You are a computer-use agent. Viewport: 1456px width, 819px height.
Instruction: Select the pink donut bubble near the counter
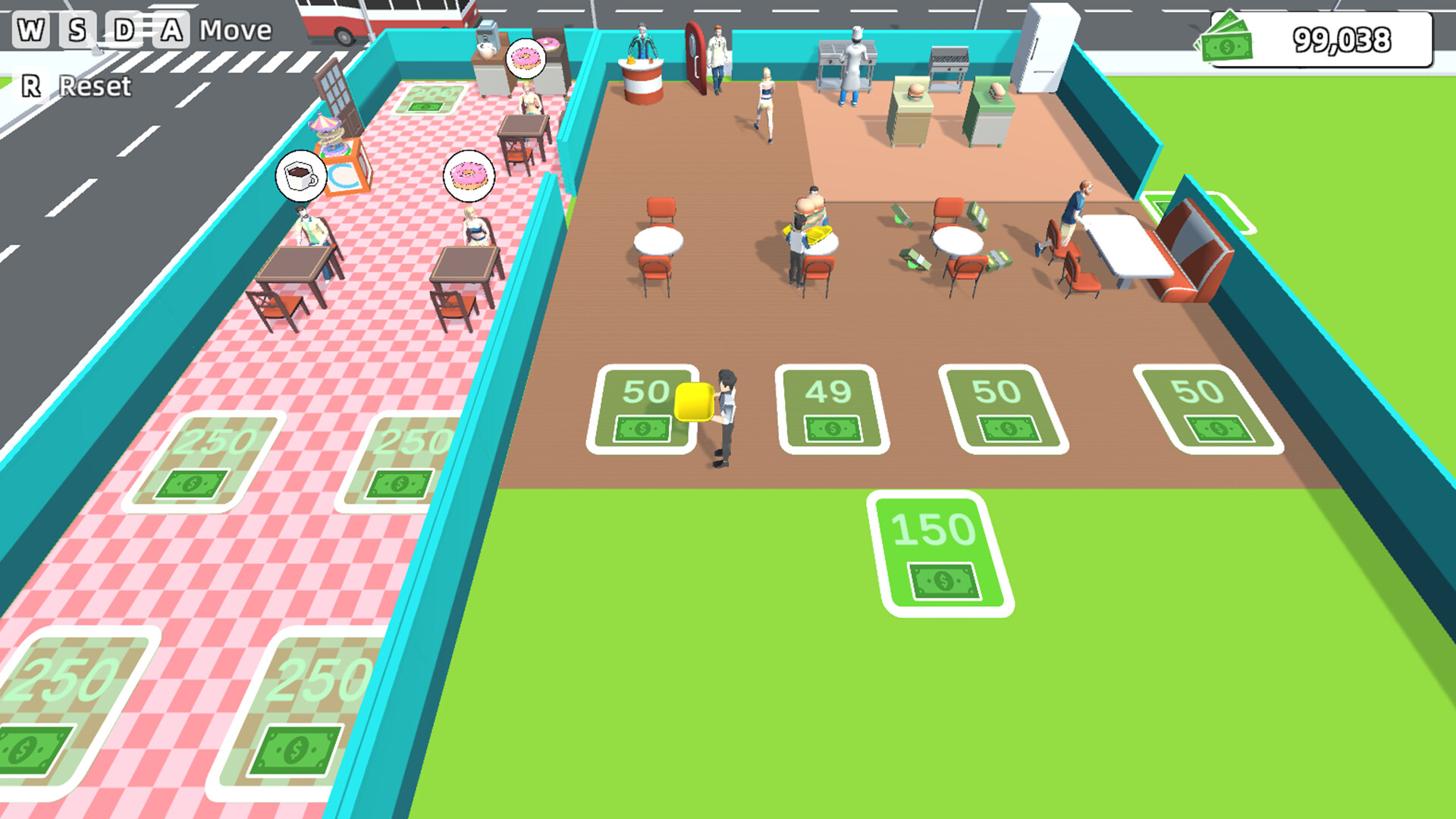[x=468, y=175]
